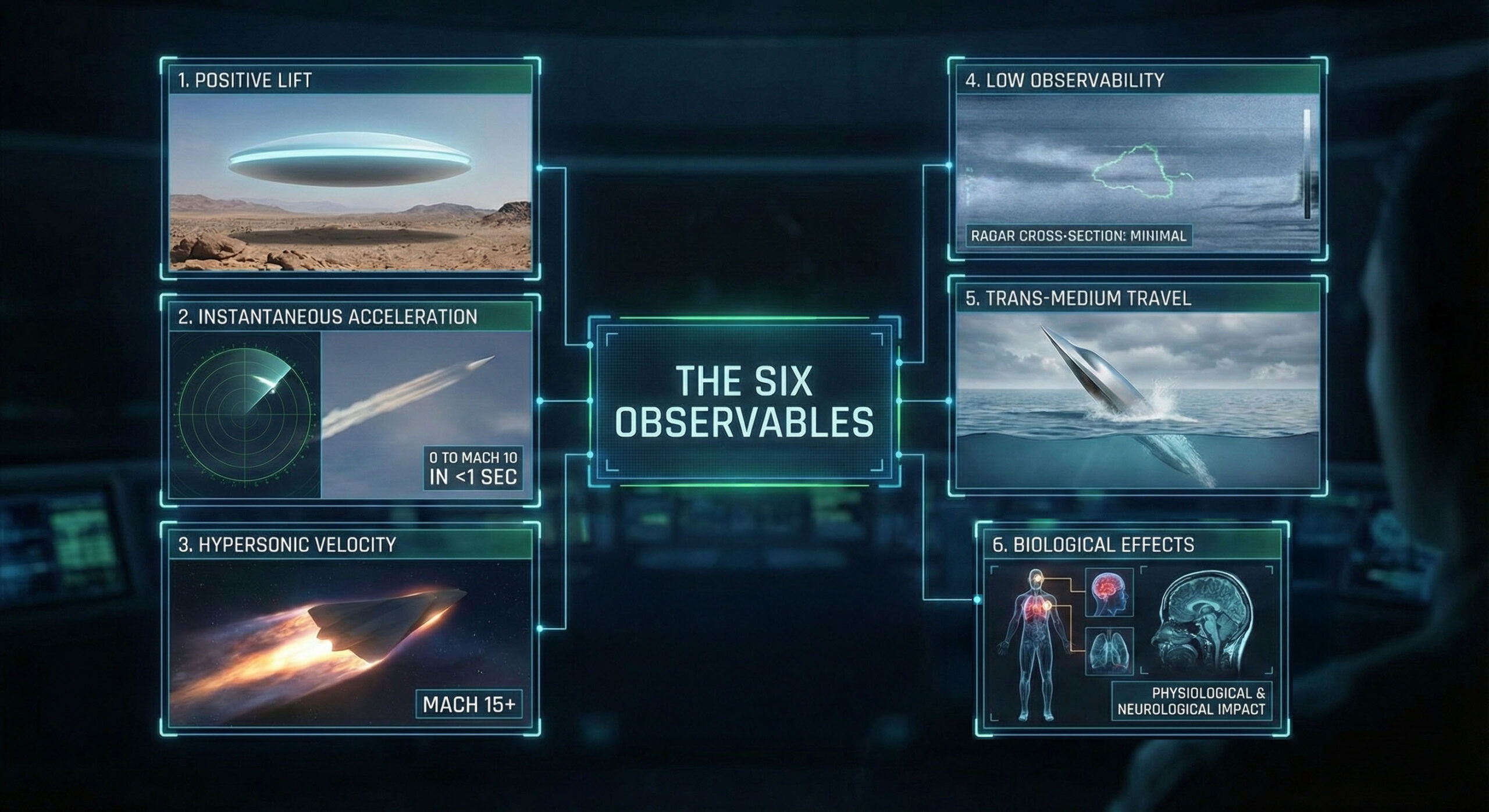Open the small lungs thumbnail
Image resolution: width=1489 pixels, height=812 pixels.
tap(1109, 650)
